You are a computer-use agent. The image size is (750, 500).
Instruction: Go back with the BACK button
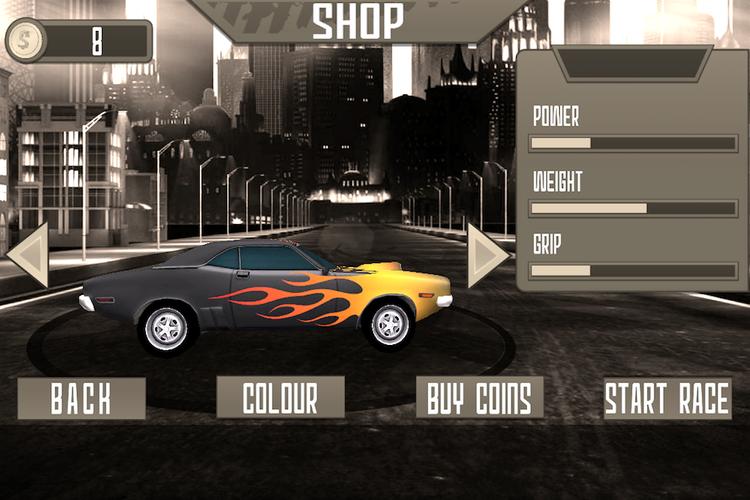(x=81, y=397)
